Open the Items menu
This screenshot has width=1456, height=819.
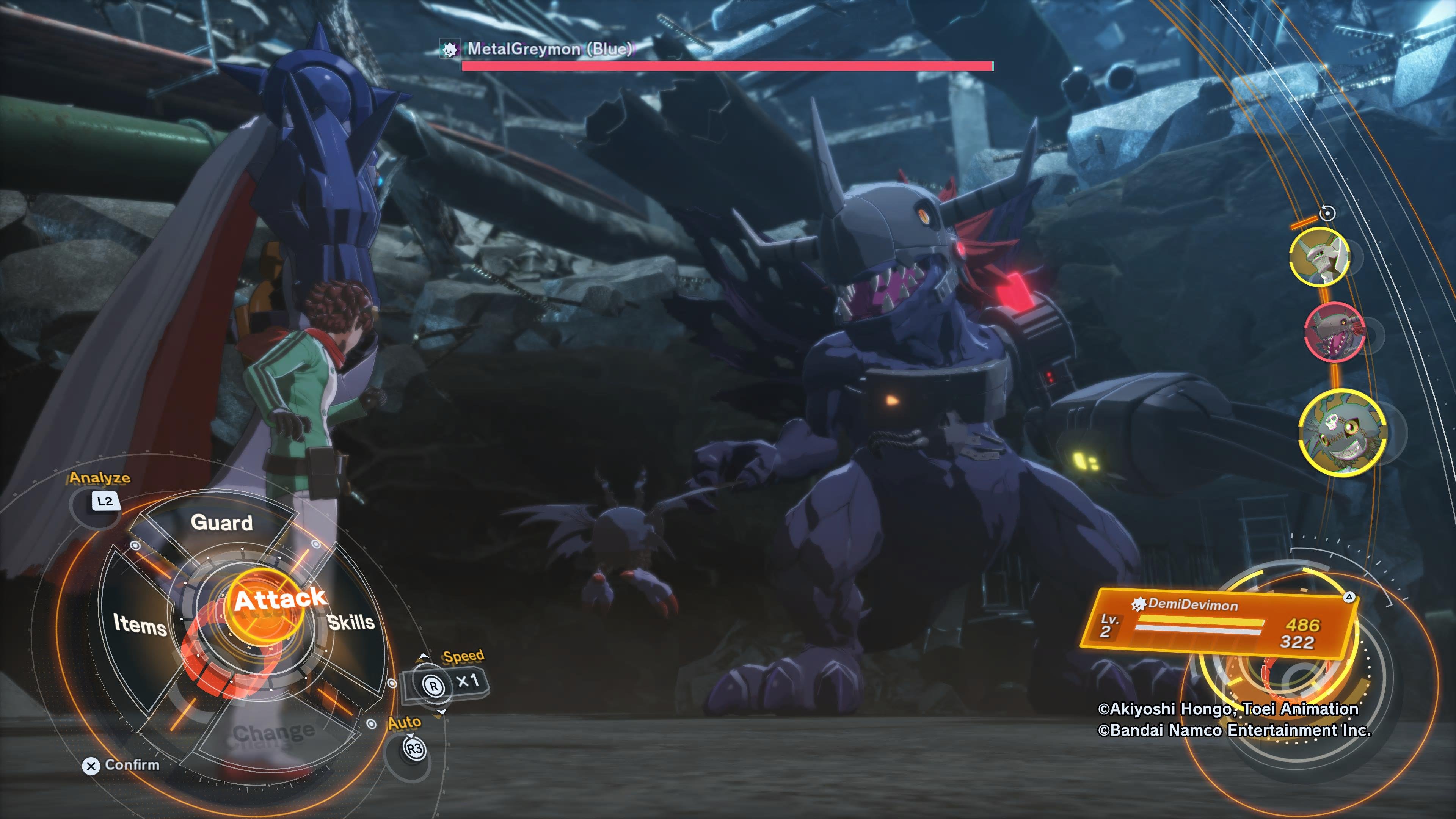click(x=140, y=624)
